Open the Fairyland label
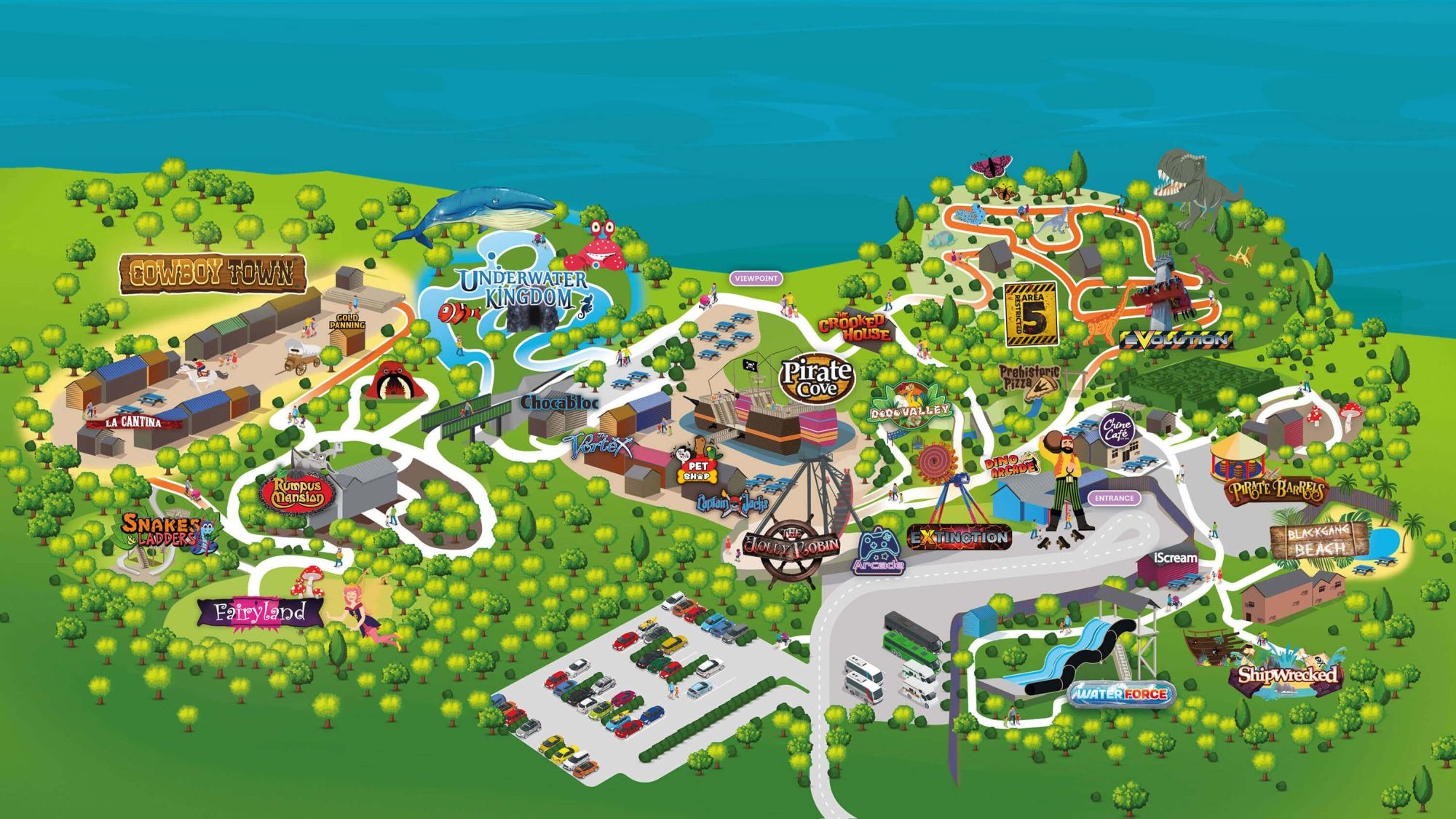1456x819 pixels. tap(260, 613)
